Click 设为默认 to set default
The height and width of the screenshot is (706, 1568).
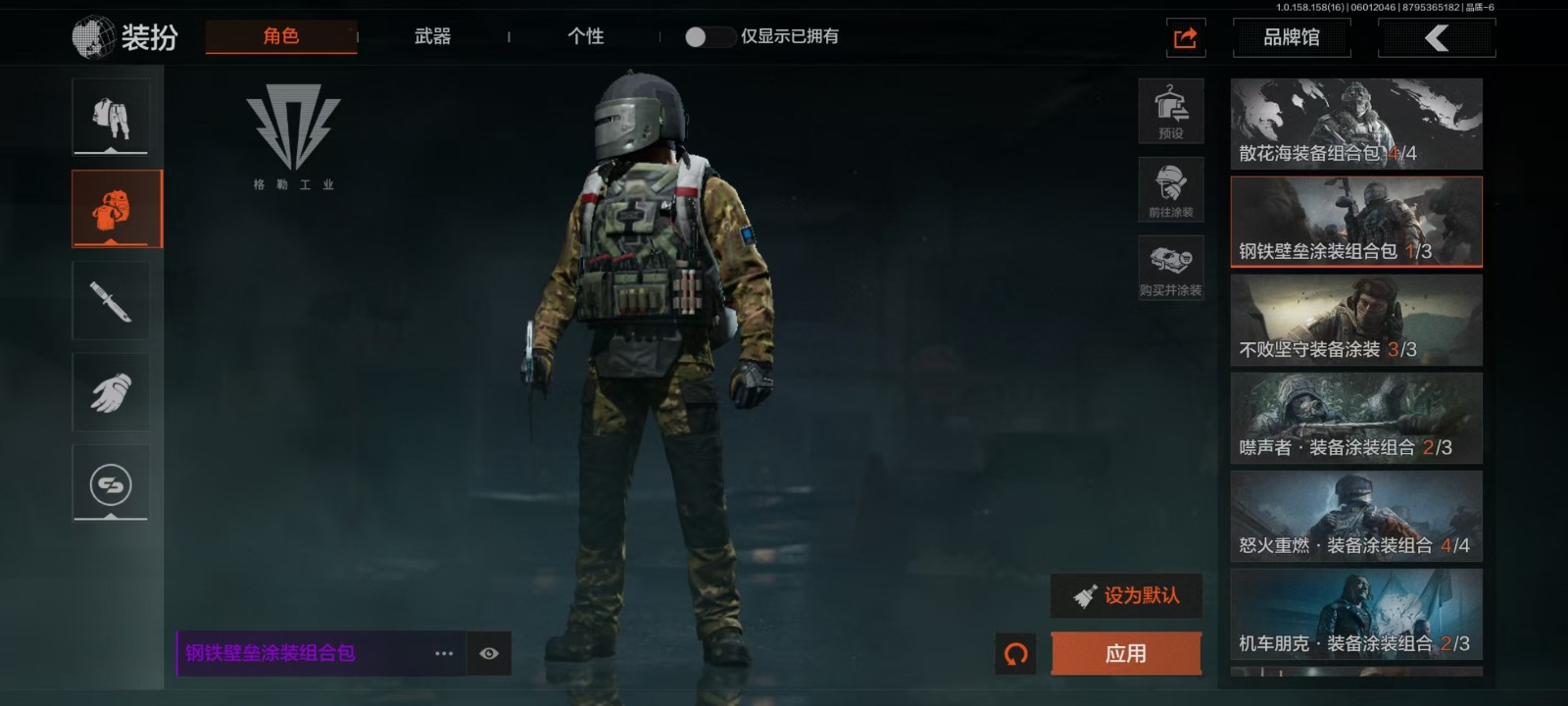coord(1127,595)
